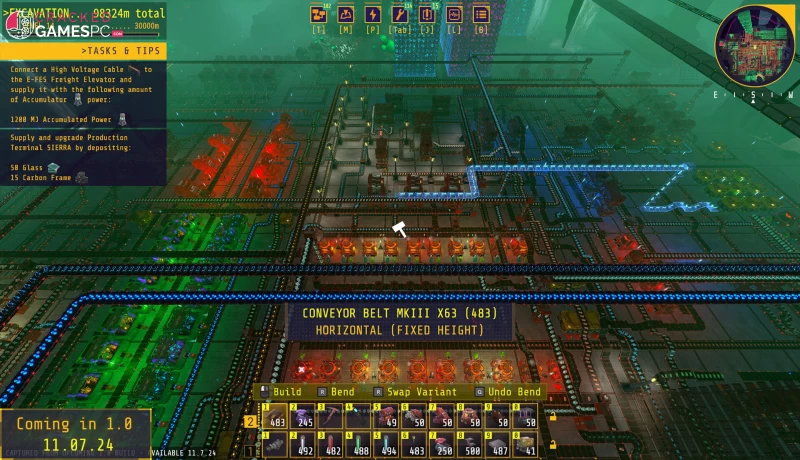Open the tech tree icon in top toolbar
This screenshot has height=460, width=800.
tap(320, 14)
